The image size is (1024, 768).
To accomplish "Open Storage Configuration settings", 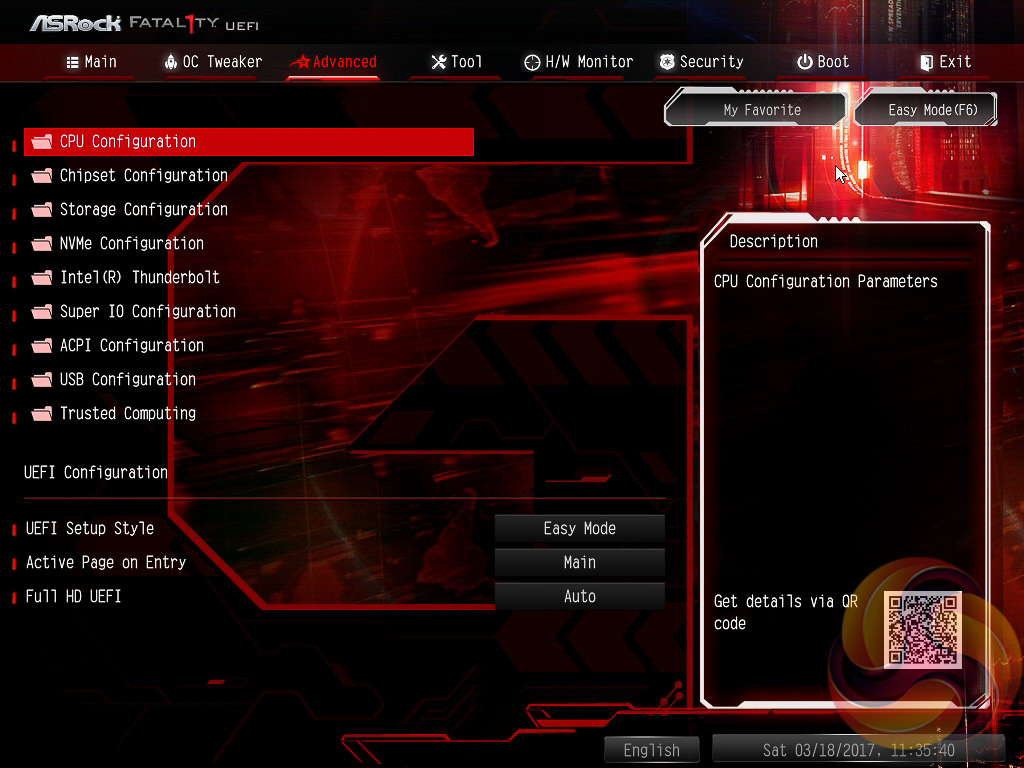I will coord(143,210).
